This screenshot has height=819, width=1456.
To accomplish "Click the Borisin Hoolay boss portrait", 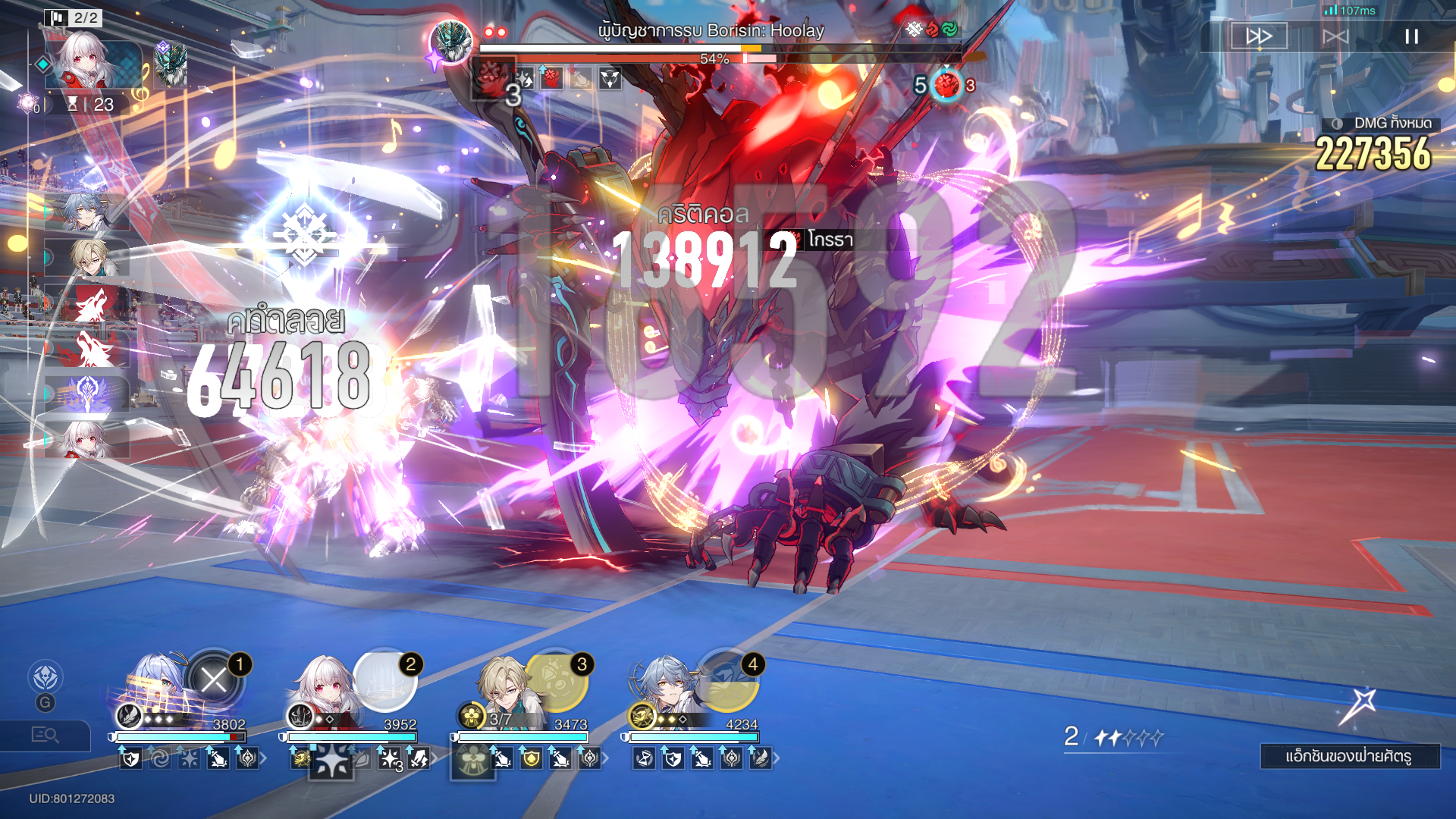I will click(x=451, y=42).
